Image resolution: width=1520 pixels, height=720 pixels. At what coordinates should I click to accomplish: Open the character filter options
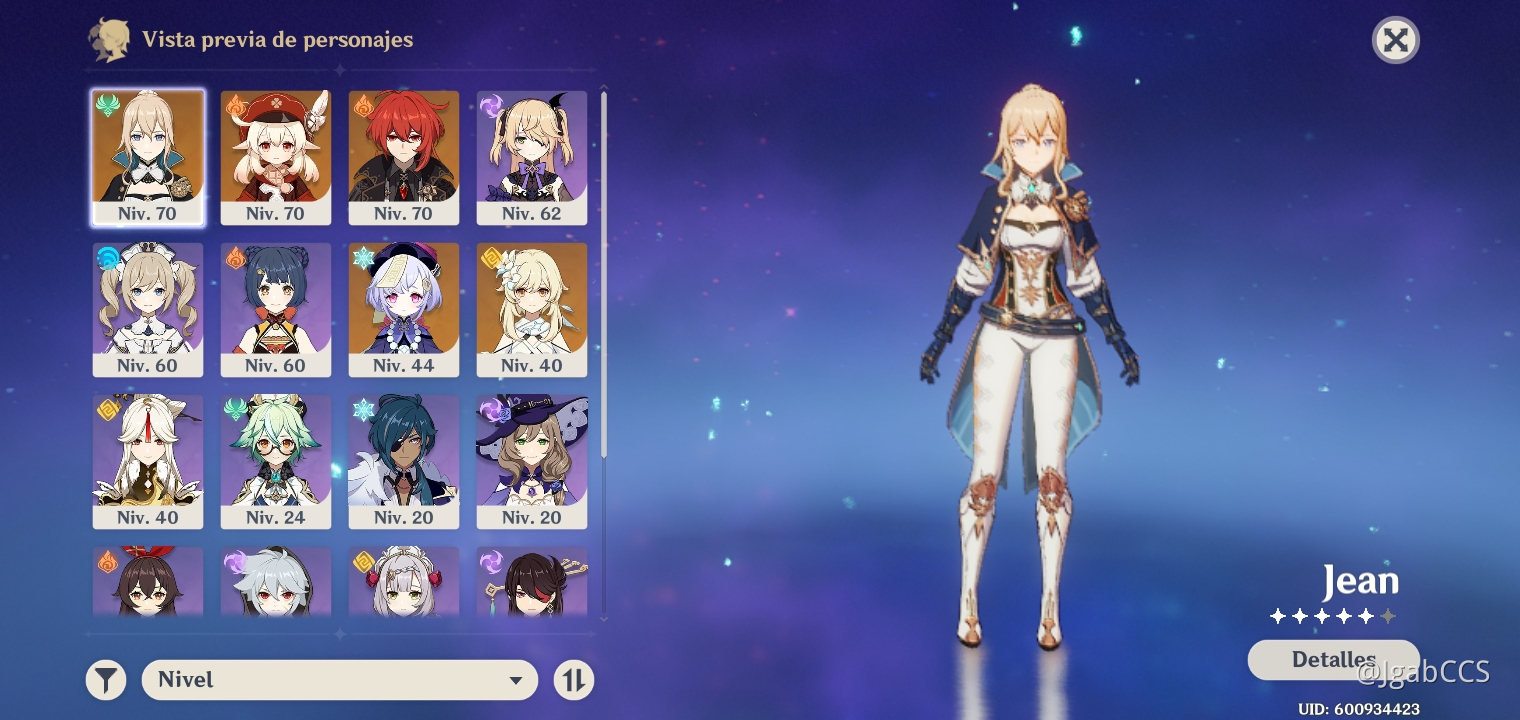tap(105, 679)
